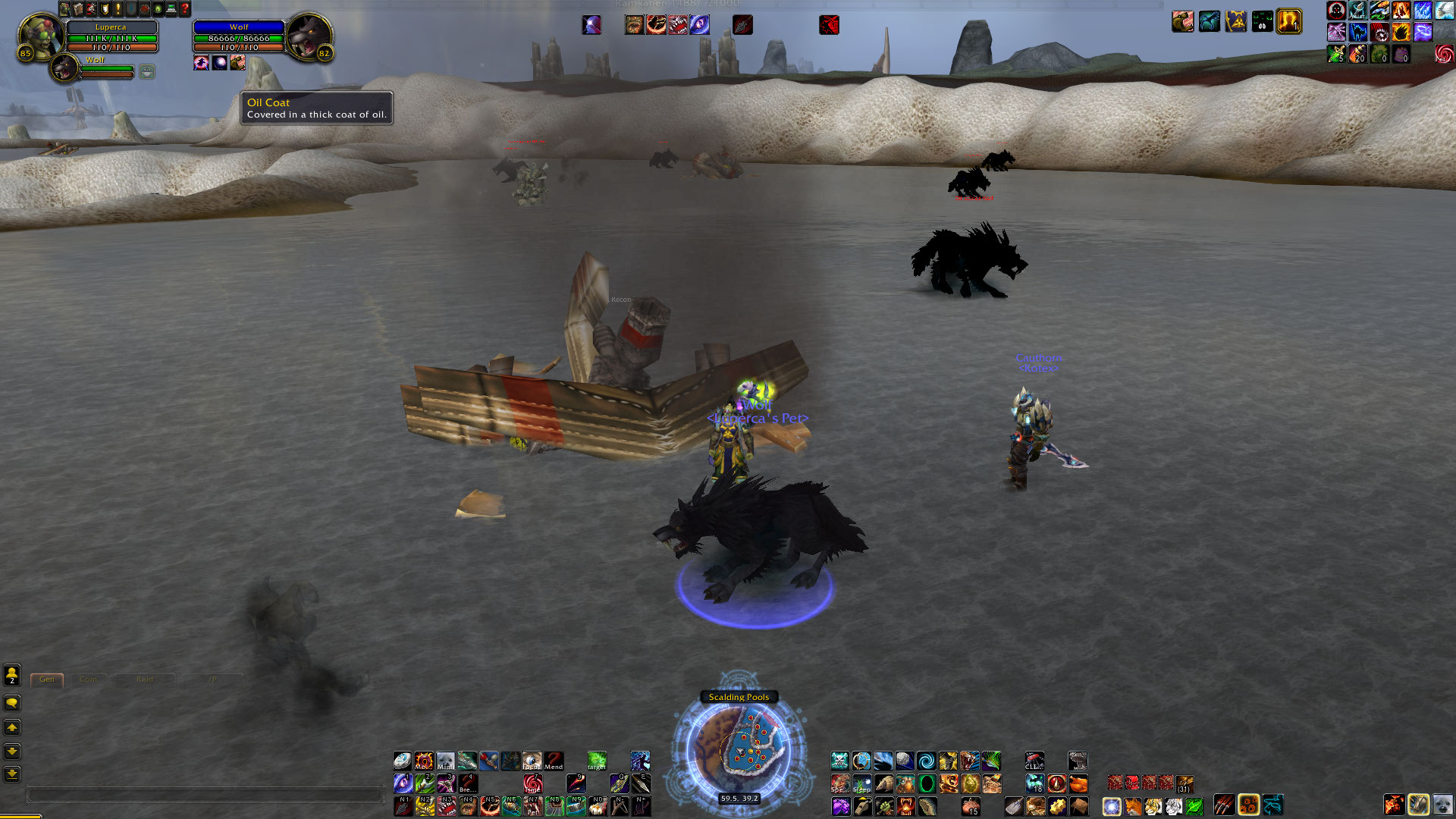This screenshot has width=1456, height=819.
Task: Select the orange fox pet icon
Action: [x=1132, y=805]
